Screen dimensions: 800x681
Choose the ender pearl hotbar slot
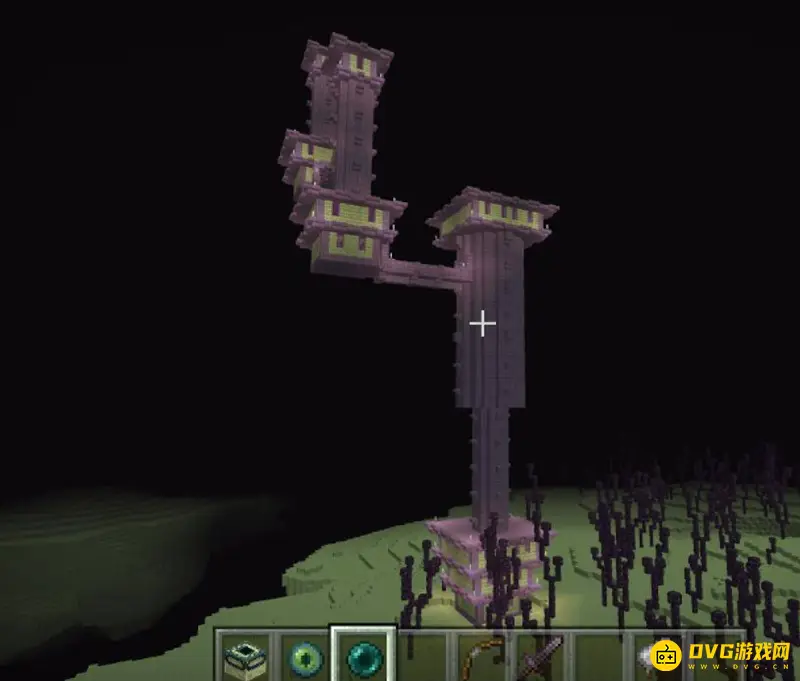pos(364,657)
